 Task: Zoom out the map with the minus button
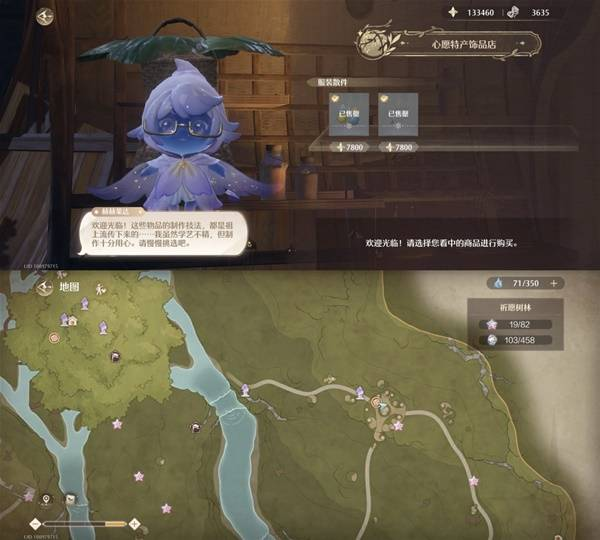tap(35, 523)
